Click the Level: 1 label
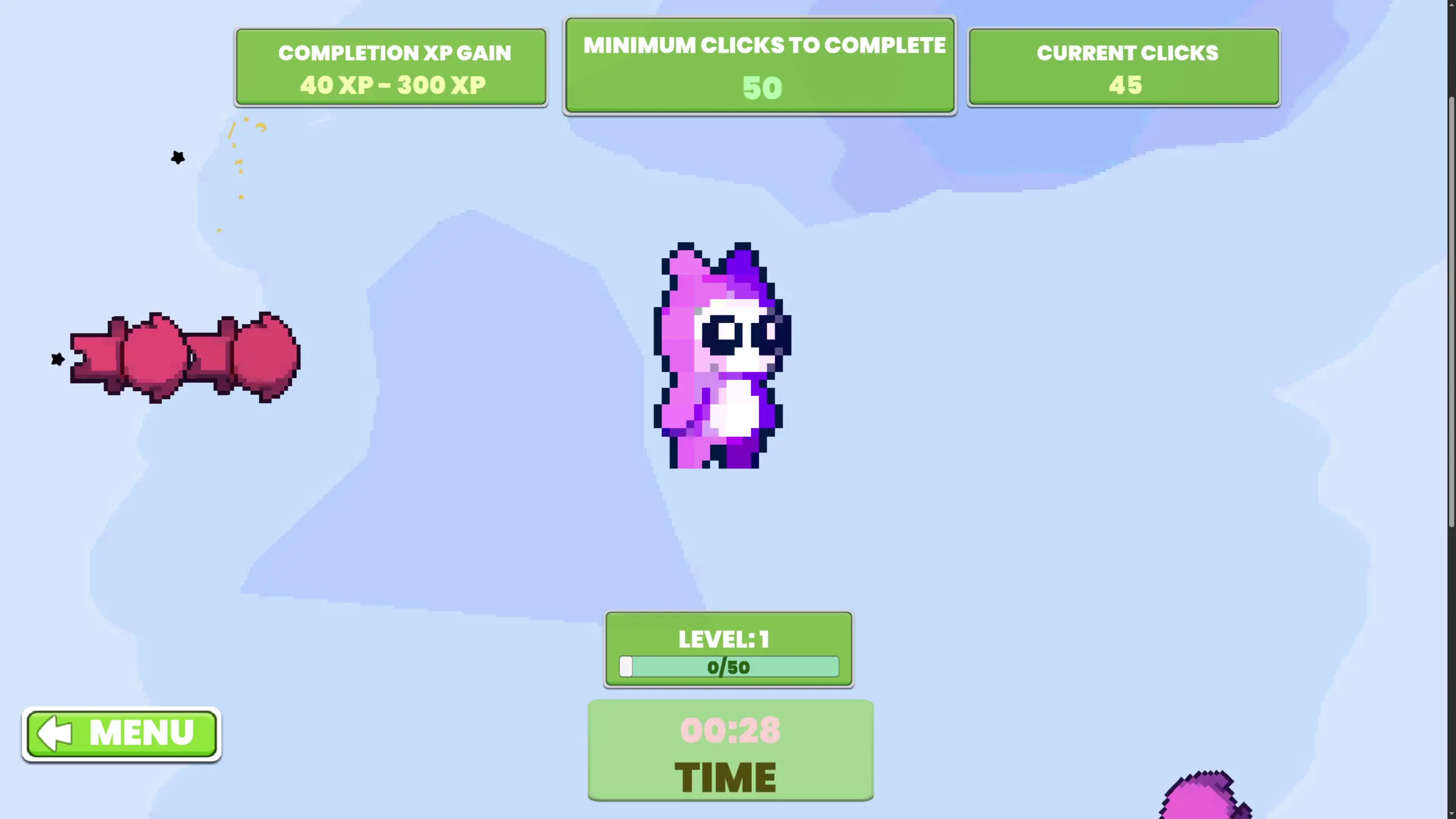Screen dimensions: 1456x819 (x=723, y=639)
